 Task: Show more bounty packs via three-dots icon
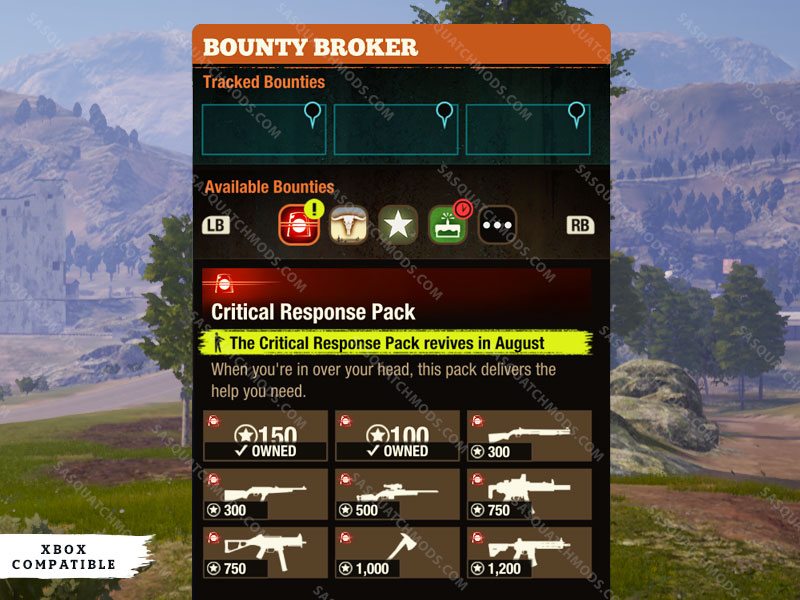pos(497,225)
